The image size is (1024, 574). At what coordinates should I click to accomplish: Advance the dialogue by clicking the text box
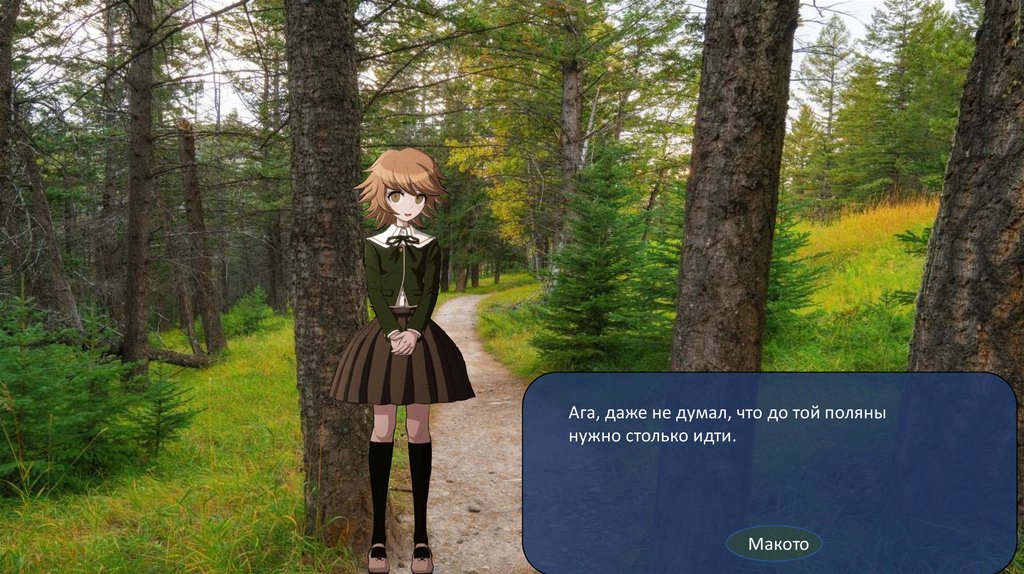click(x=768, y=462)
